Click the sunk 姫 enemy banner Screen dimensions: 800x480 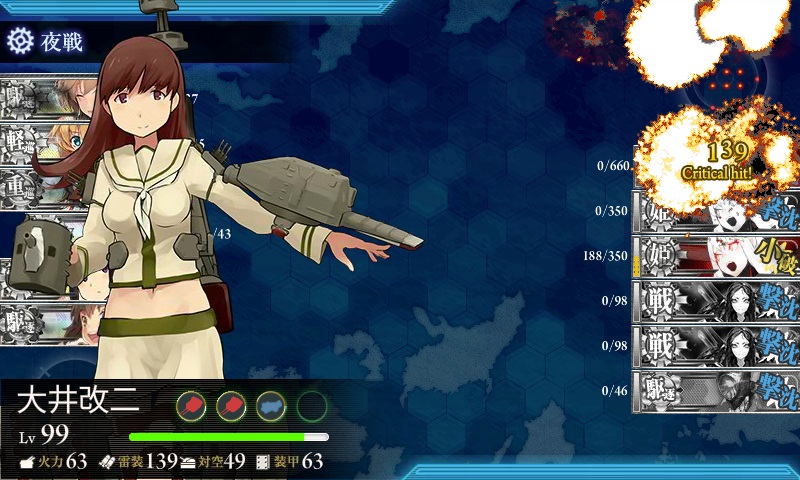(716, 212)
